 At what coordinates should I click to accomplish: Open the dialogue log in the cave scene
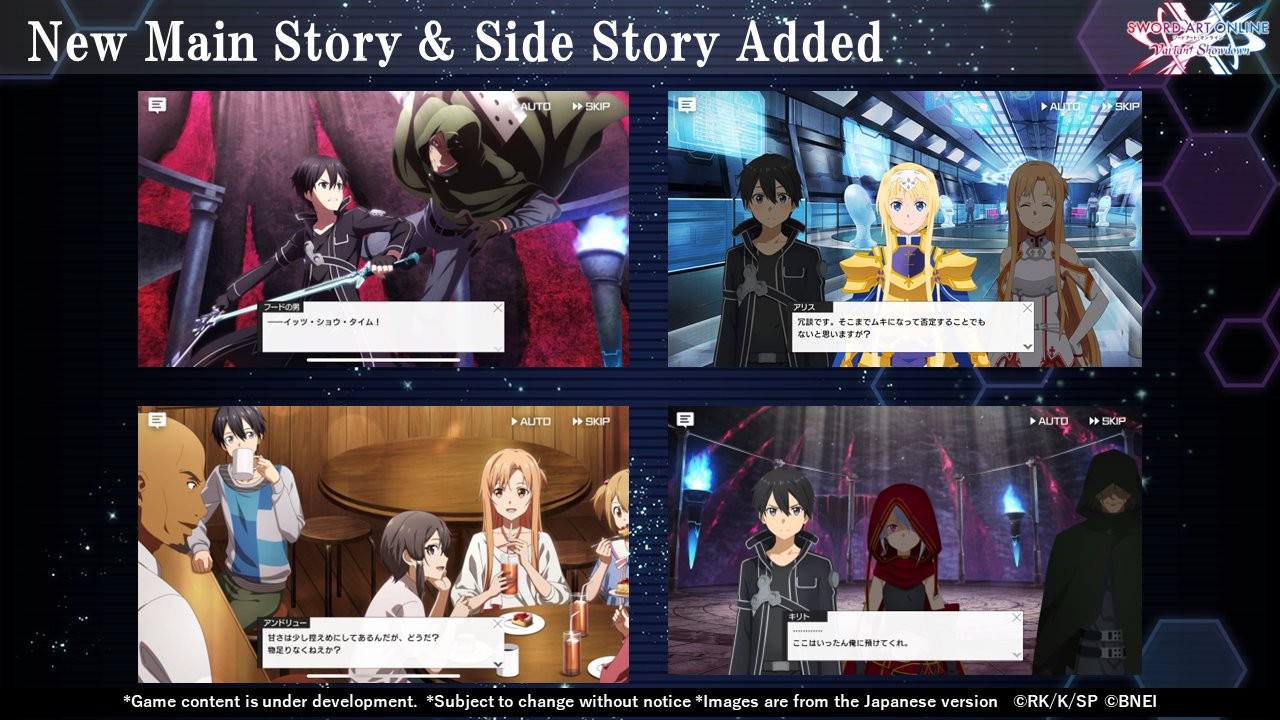(686, 421)
